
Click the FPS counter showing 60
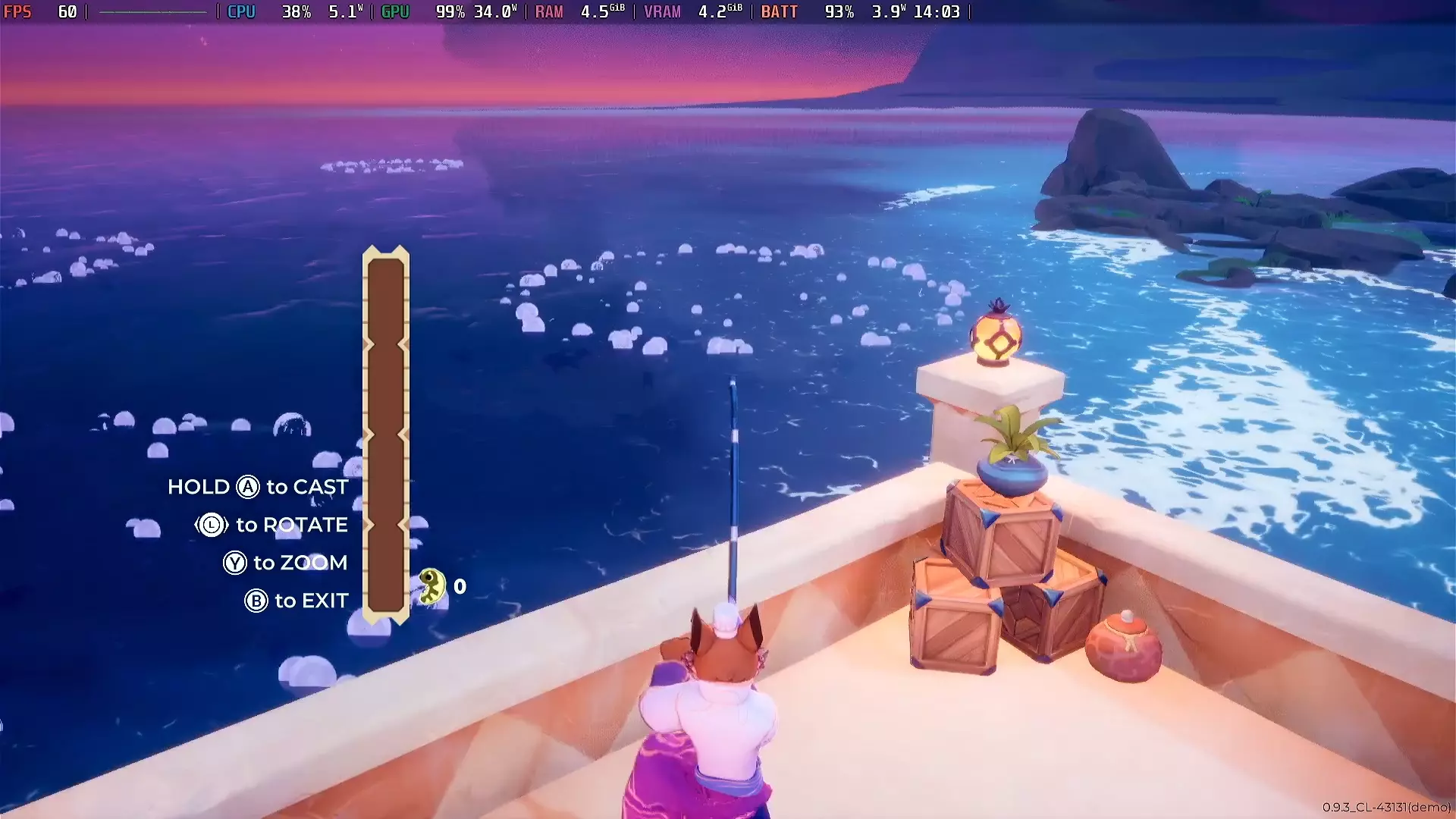[x=42, y=11]
